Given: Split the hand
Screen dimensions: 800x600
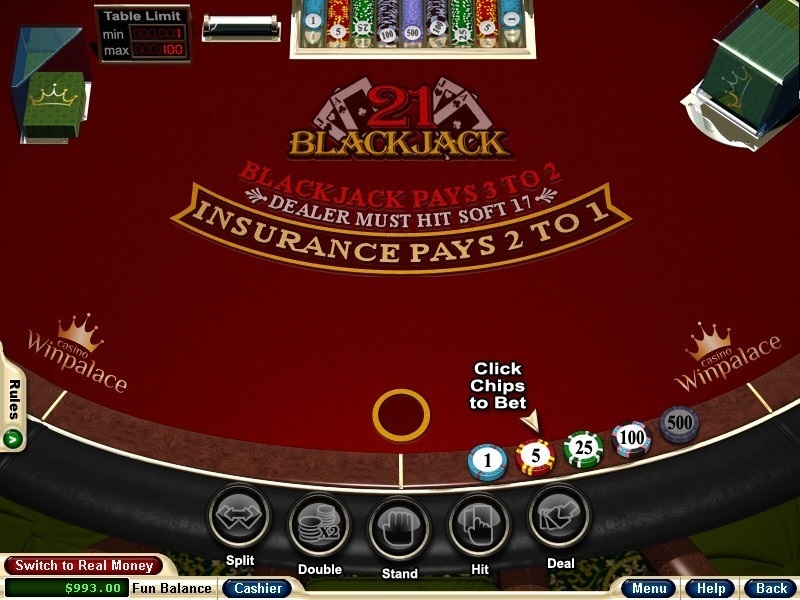Looking at the screenshot, I should click(239, 516).
